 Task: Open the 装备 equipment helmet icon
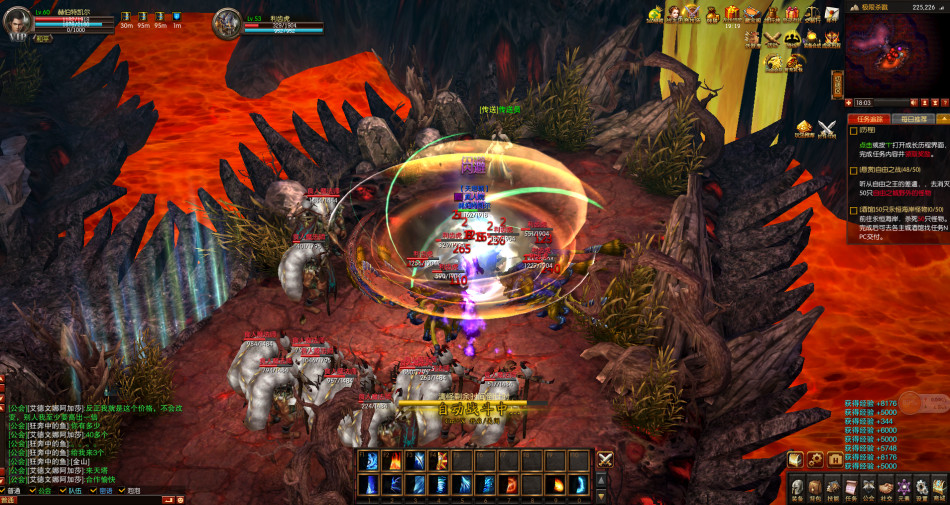(798, 488)
